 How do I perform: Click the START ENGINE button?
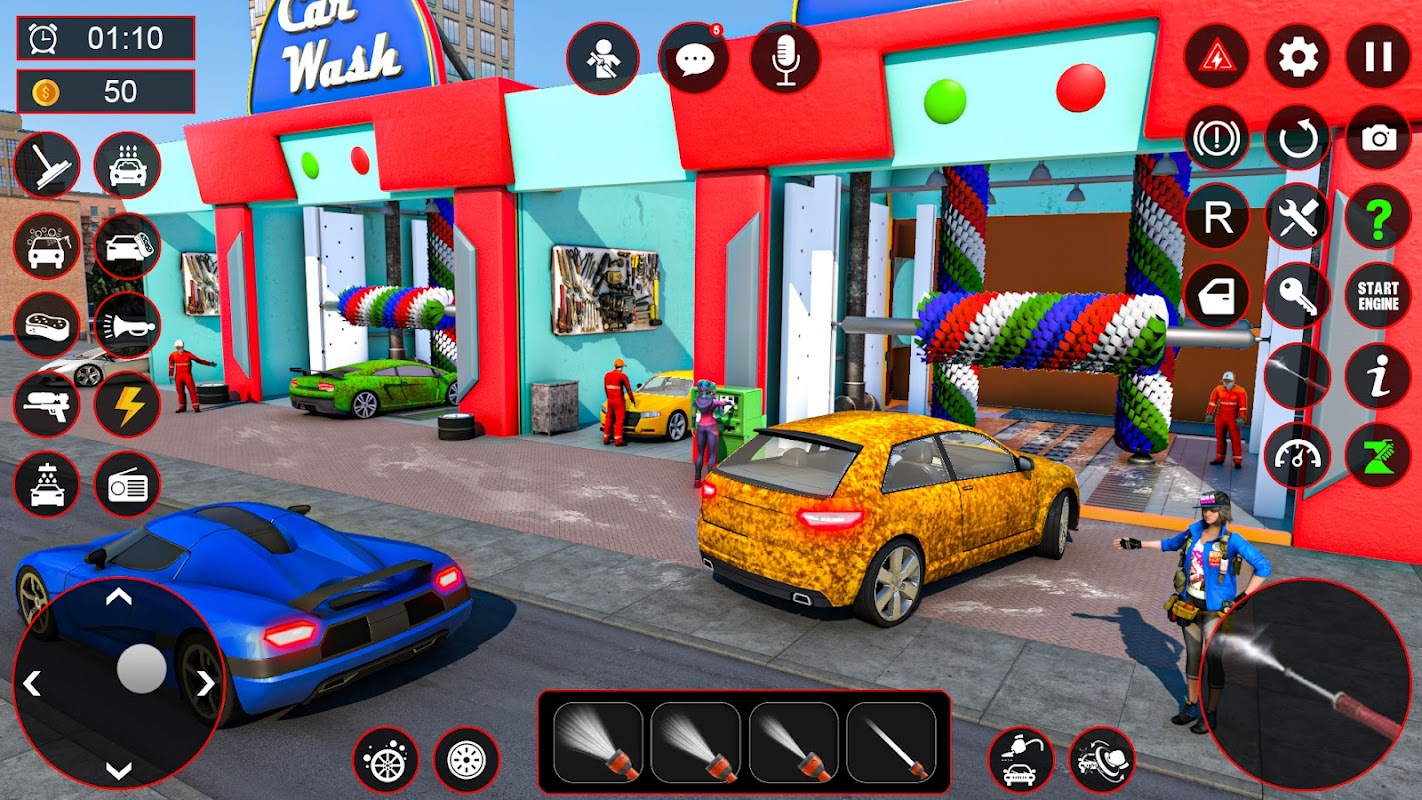1378,296
